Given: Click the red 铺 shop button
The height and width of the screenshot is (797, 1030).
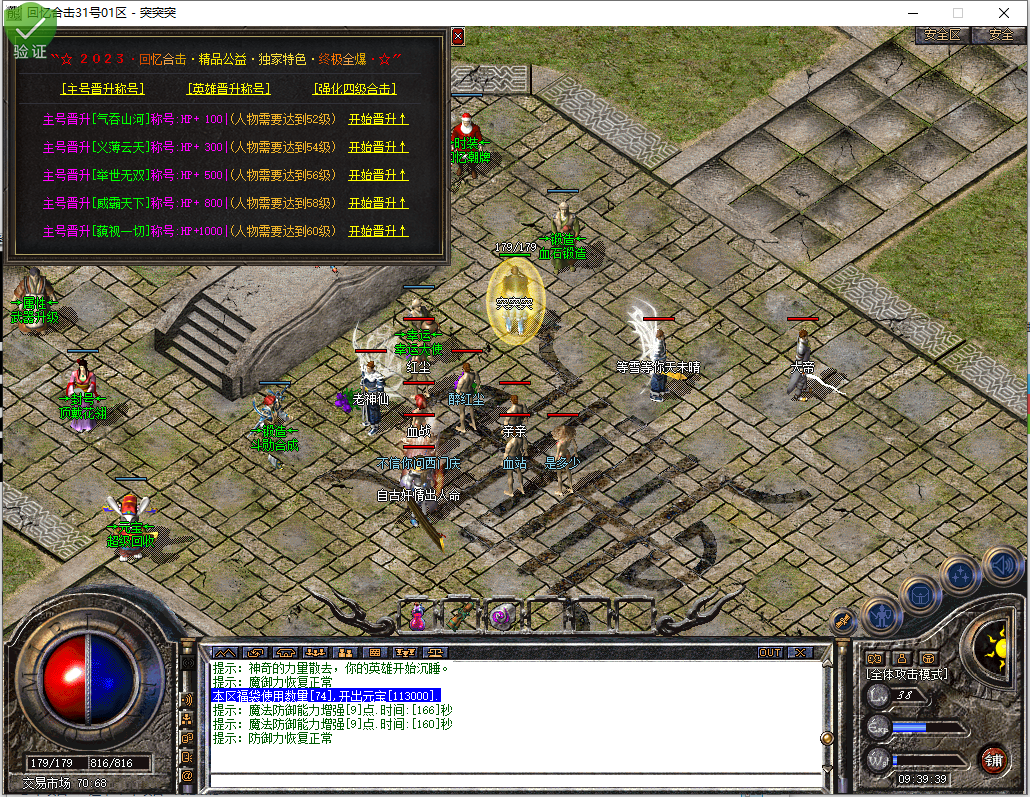Looking at the screenshot, I should (x=992, y=759).
